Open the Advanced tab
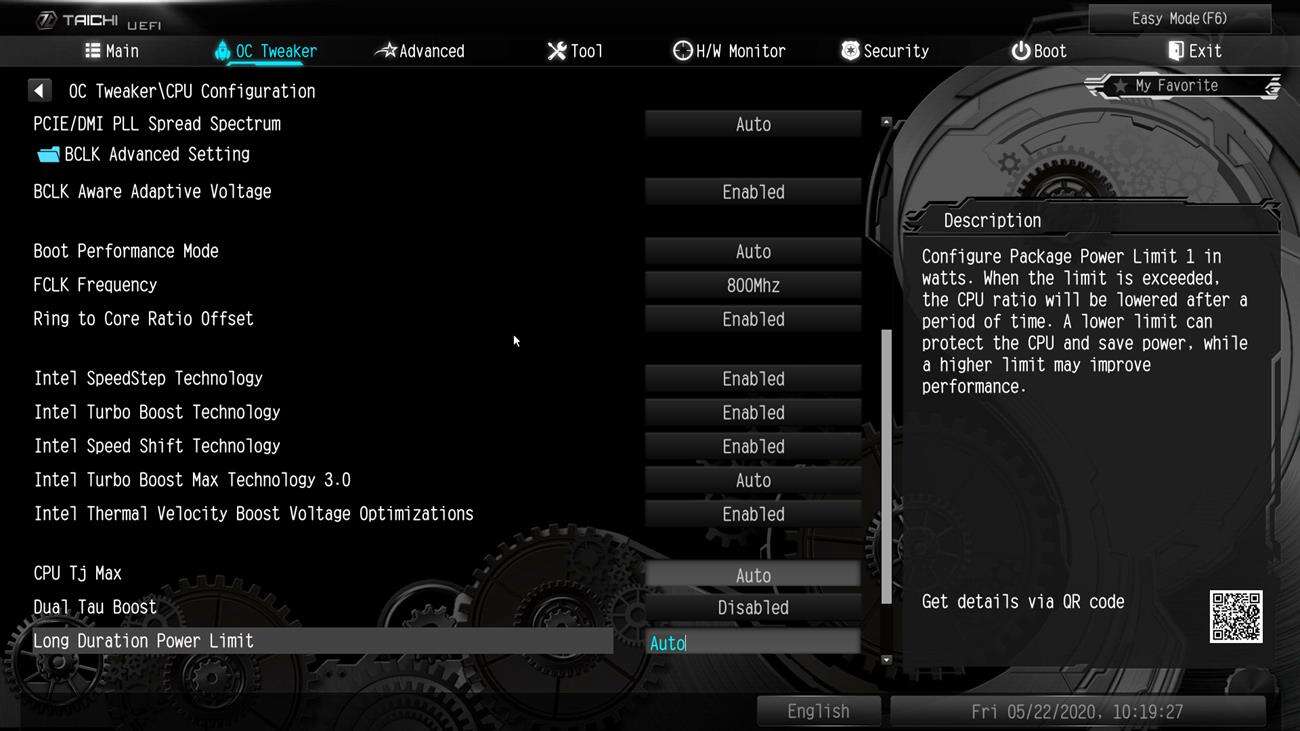This screenshot has height=731, width=1300. [420, 51]
